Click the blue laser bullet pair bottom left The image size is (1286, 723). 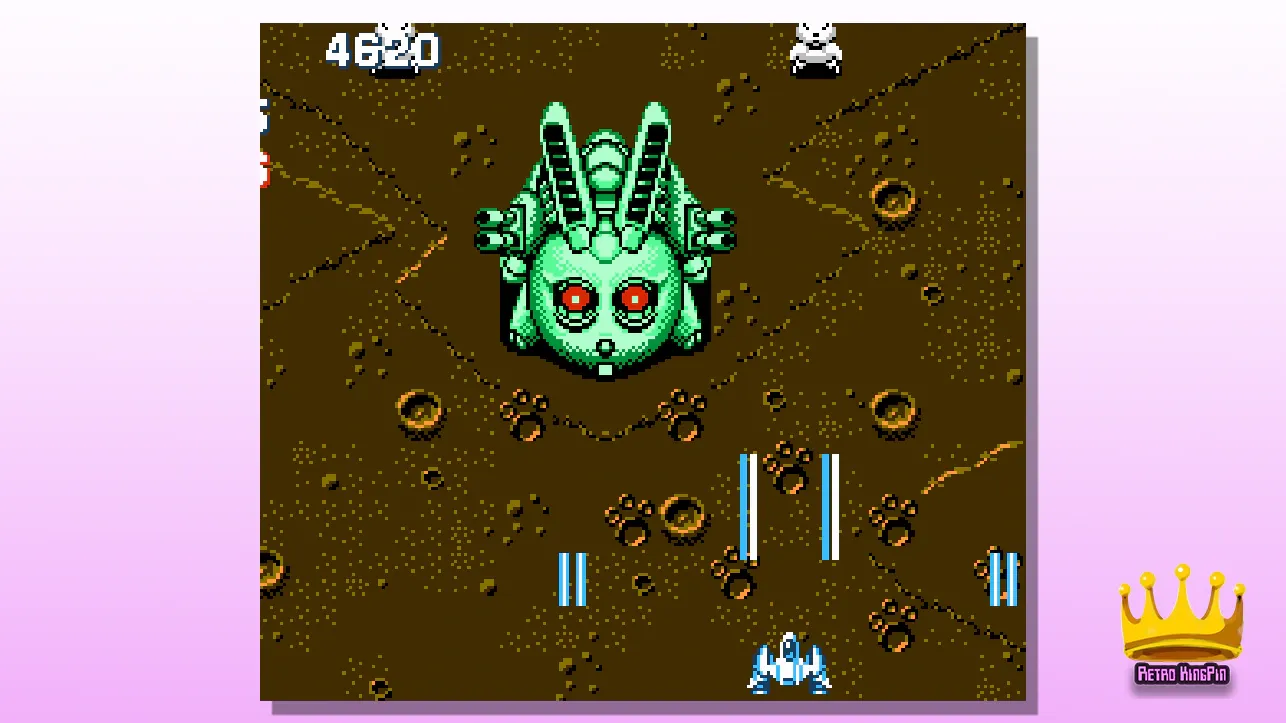click(x=572, y=580)
